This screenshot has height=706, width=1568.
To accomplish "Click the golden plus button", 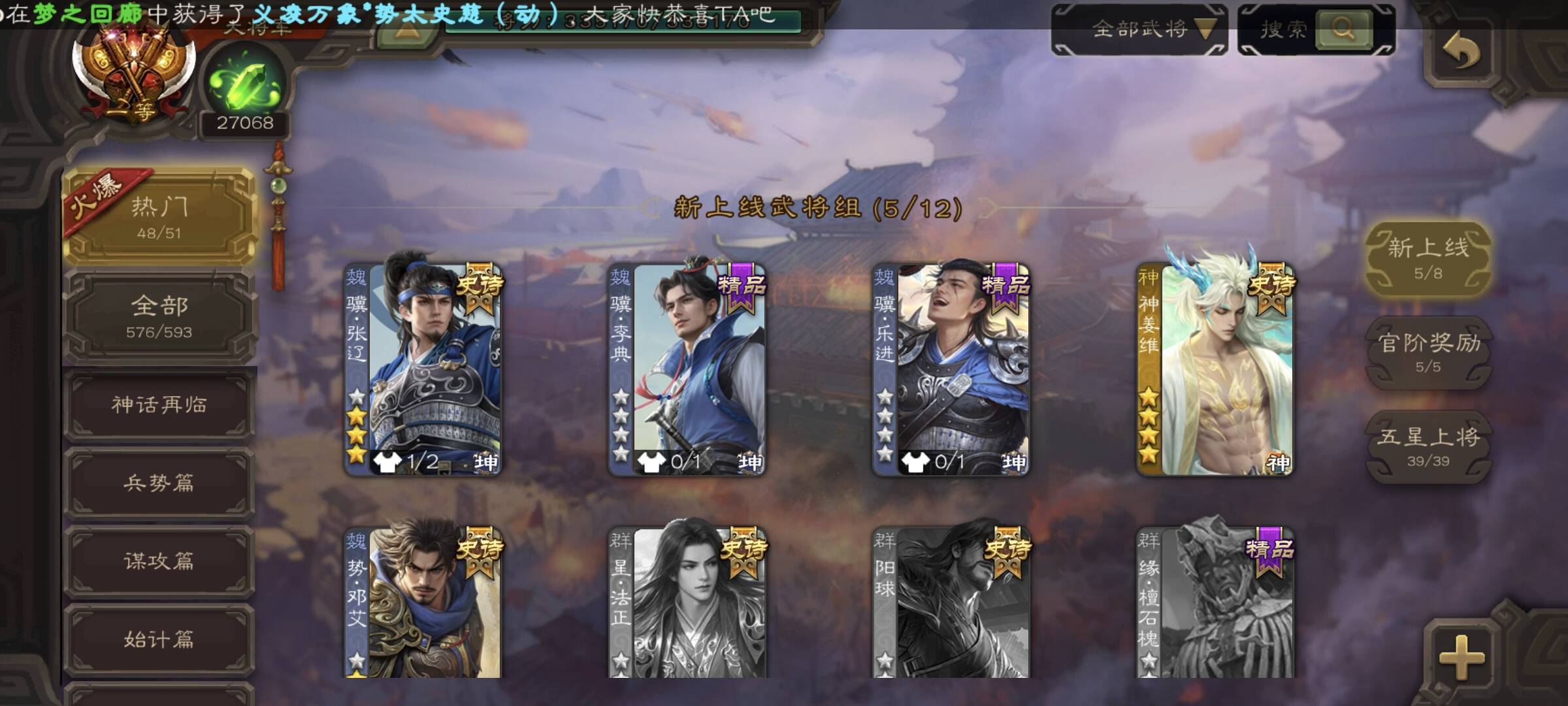I will tap(1461, 656).
